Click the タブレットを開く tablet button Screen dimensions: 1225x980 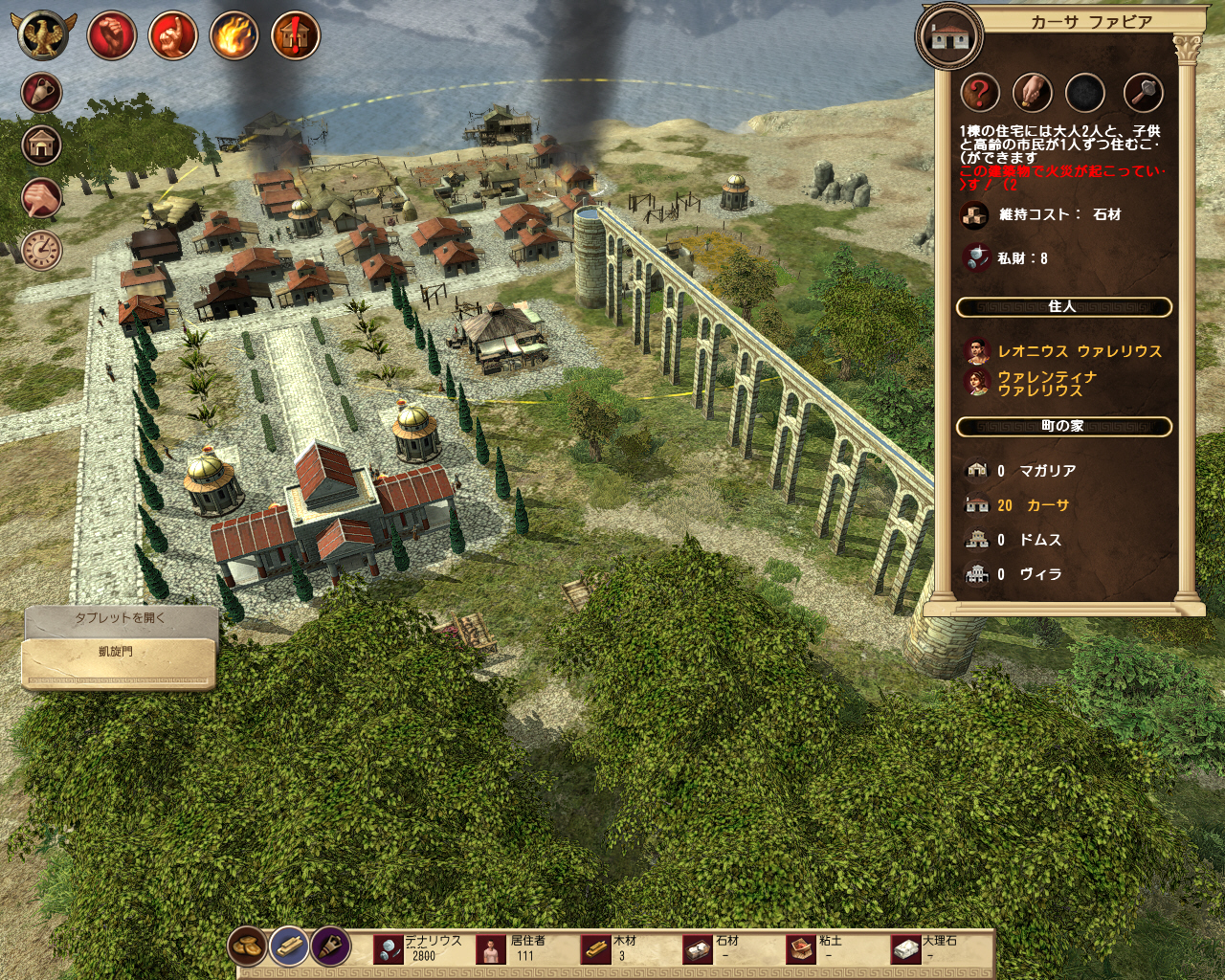(x=121, y=618)
